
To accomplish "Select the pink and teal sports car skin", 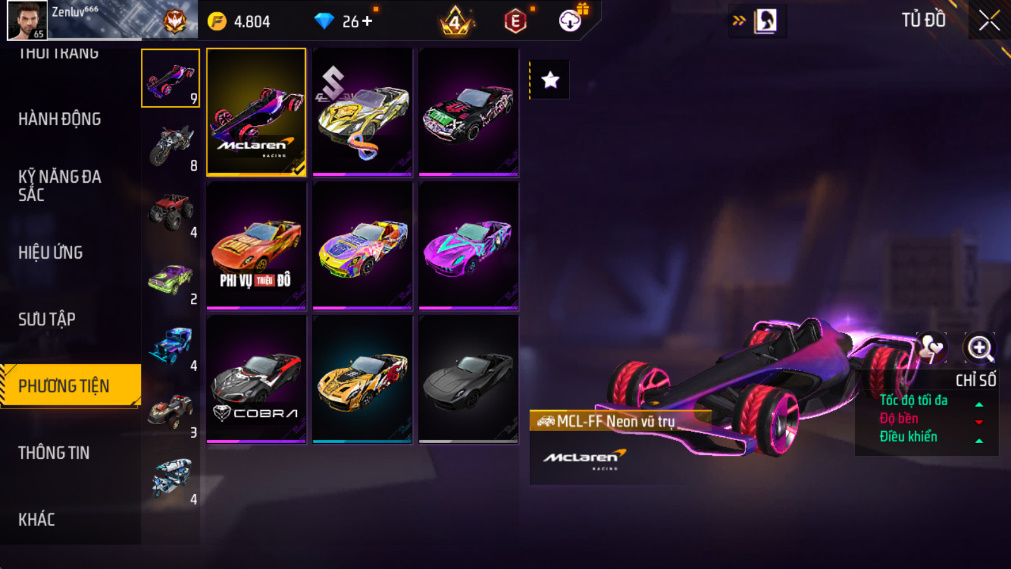I will click(x=468, y=245).
